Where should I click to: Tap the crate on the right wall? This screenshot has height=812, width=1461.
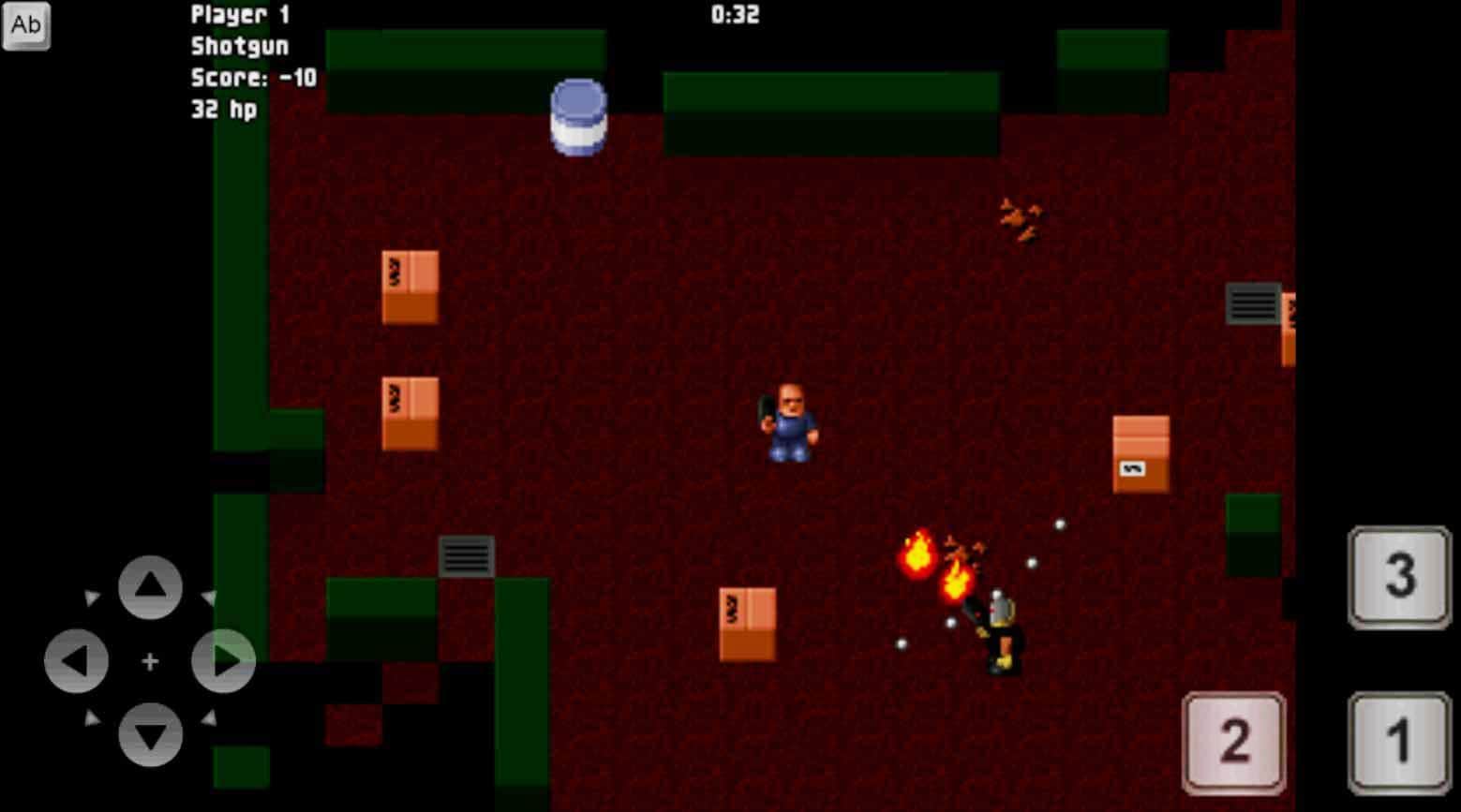[1139, 454]
